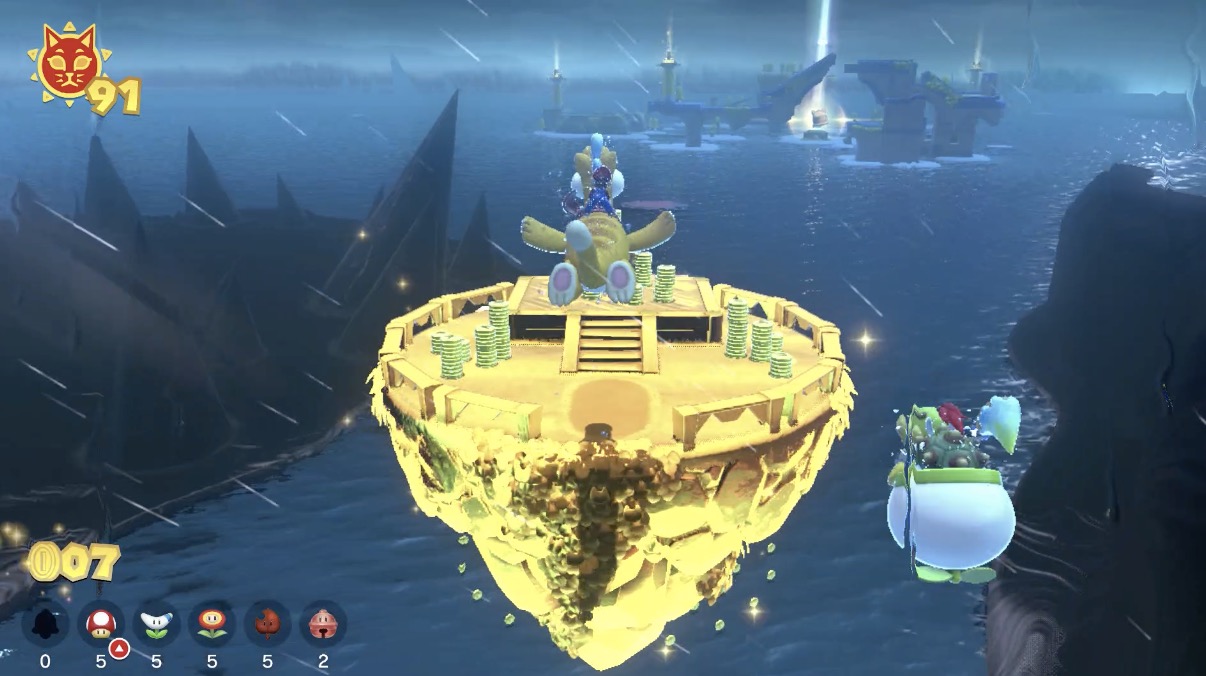Pick the Fire Flower from reserve
The width and height of the screenshot is (1206, 676).
[212, 624]
